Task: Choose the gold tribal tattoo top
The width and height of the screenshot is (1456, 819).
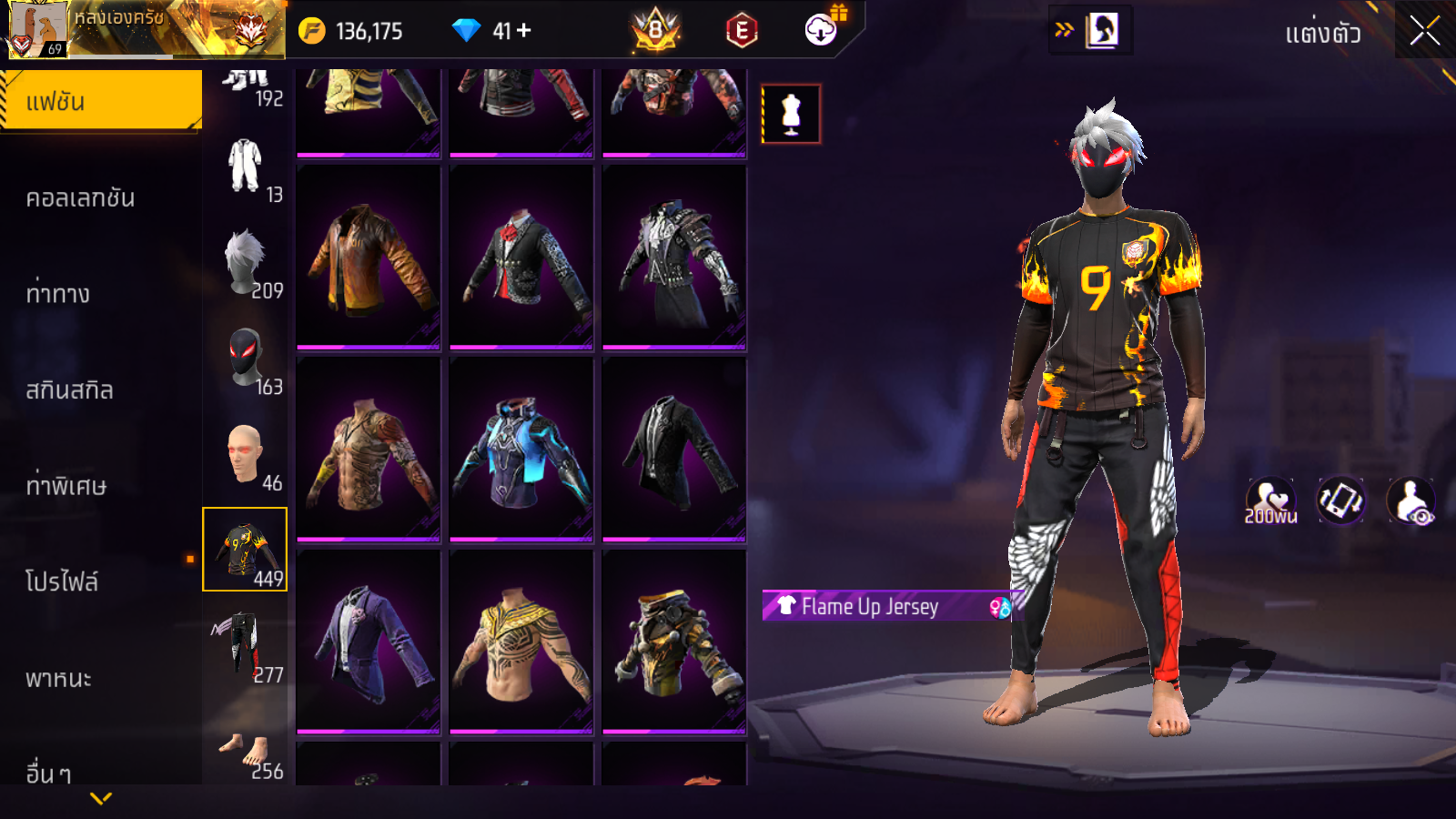Action: [521, 642]
